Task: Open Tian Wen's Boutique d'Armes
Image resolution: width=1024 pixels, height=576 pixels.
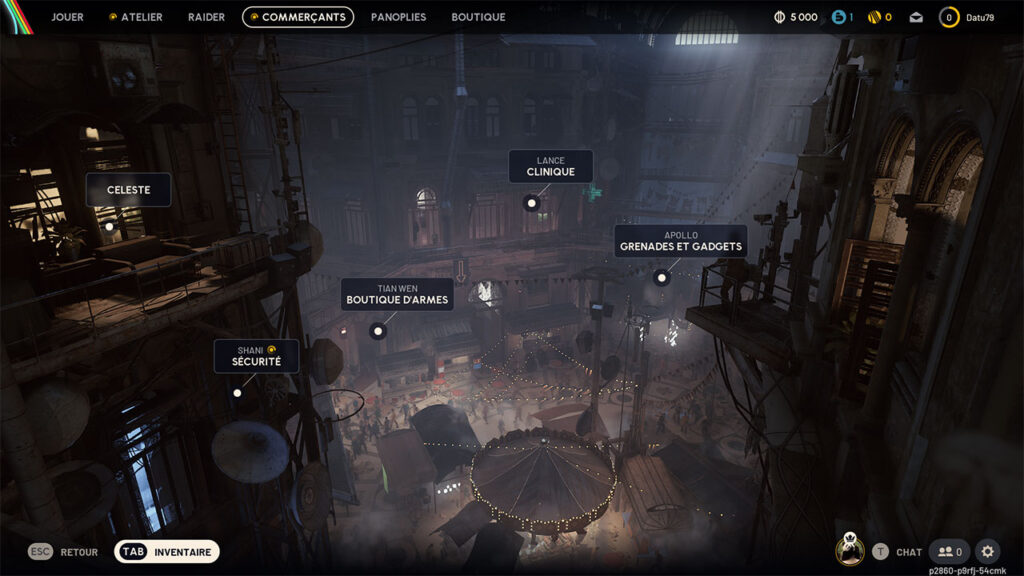Action: [397, 294]
